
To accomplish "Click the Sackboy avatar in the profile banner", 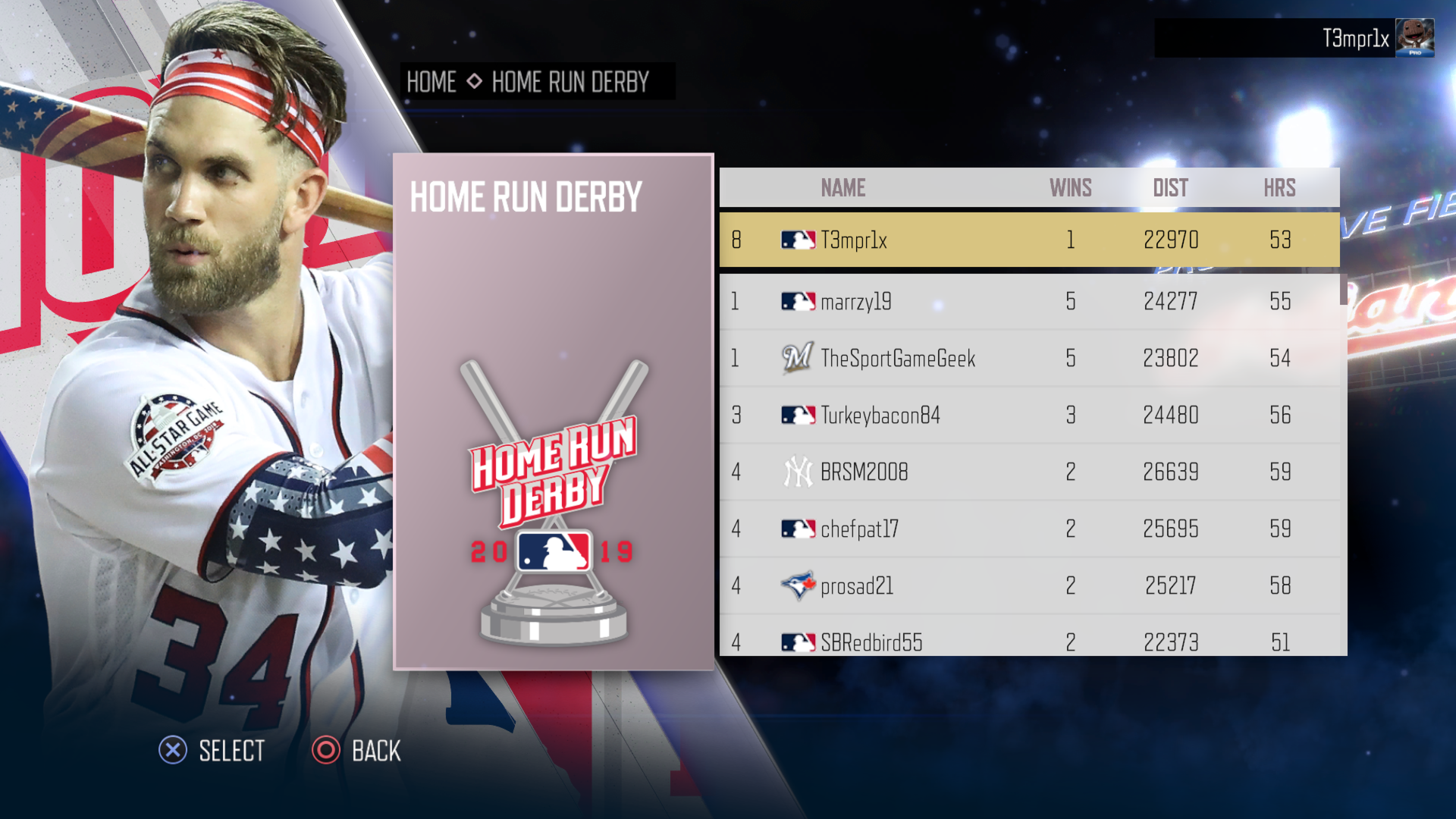I will [1415, 38].
